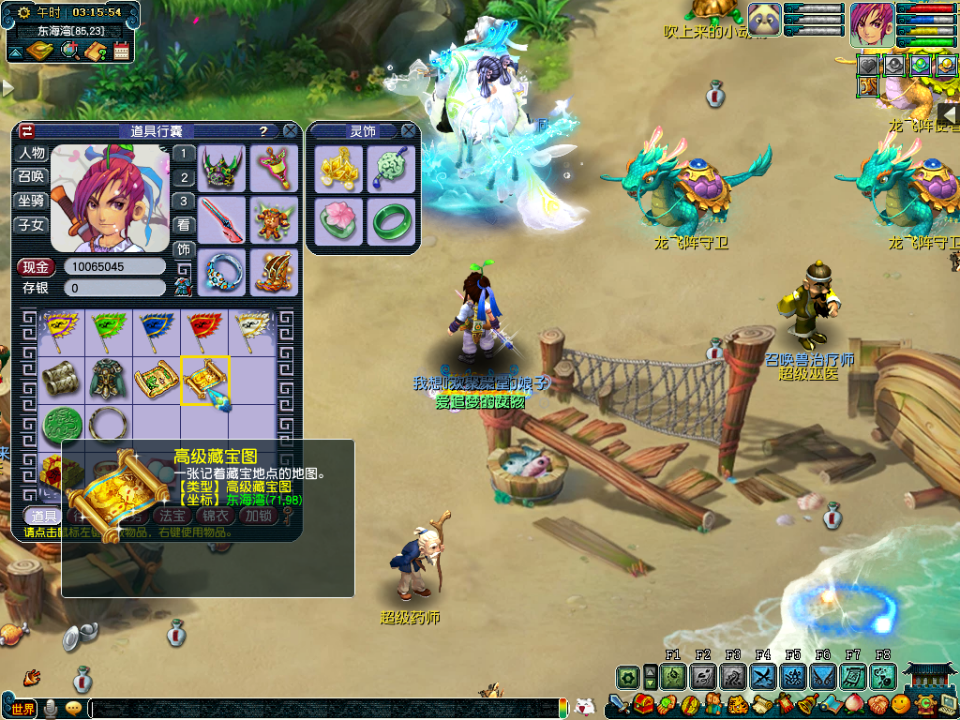The height and width of the screenshot is (720, 960).
Task: Switch to the 法宝 bag tab
Action: coord(169,516)
